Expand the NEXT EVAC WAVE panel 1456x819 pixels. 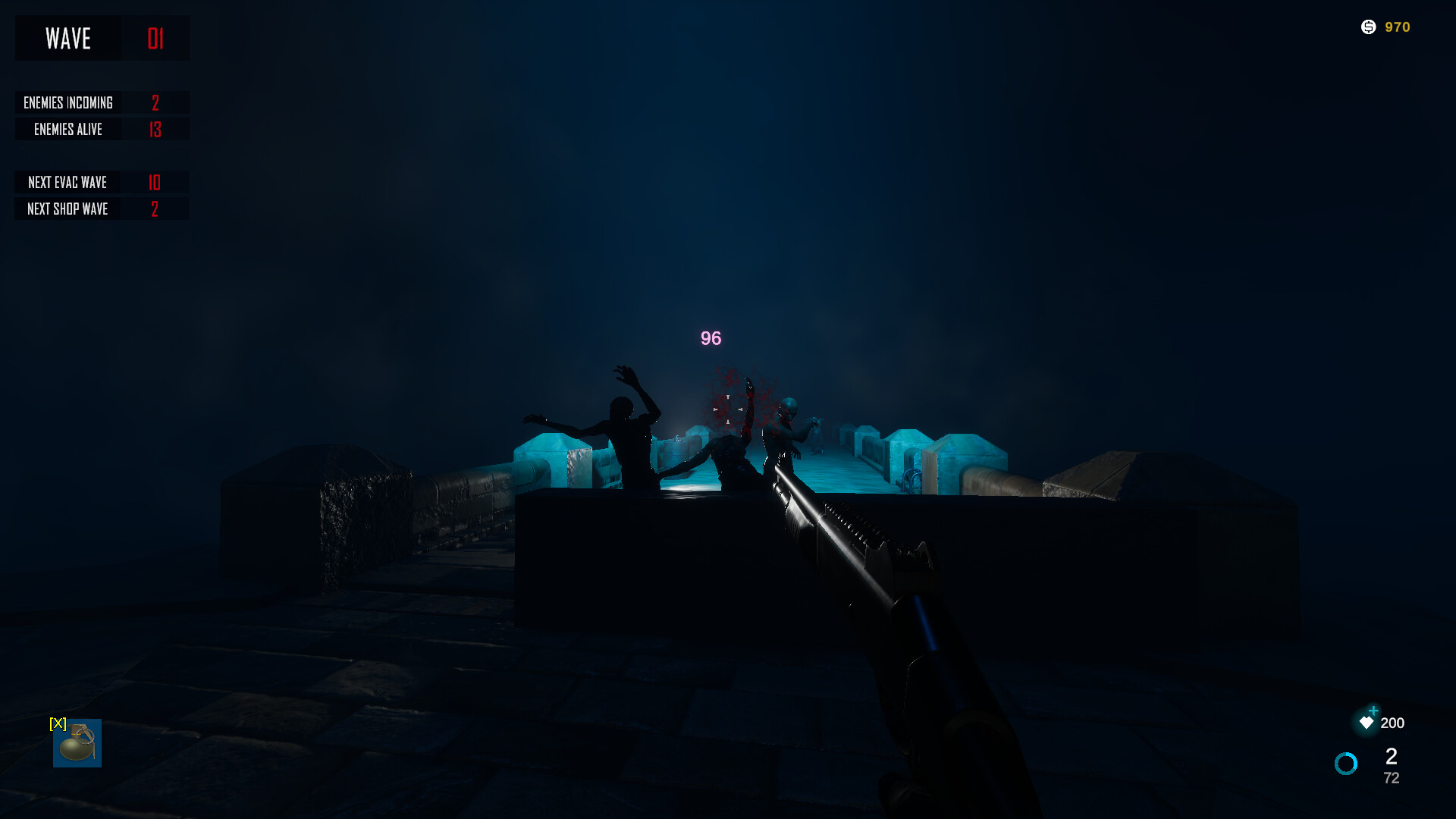pos(102,182)
